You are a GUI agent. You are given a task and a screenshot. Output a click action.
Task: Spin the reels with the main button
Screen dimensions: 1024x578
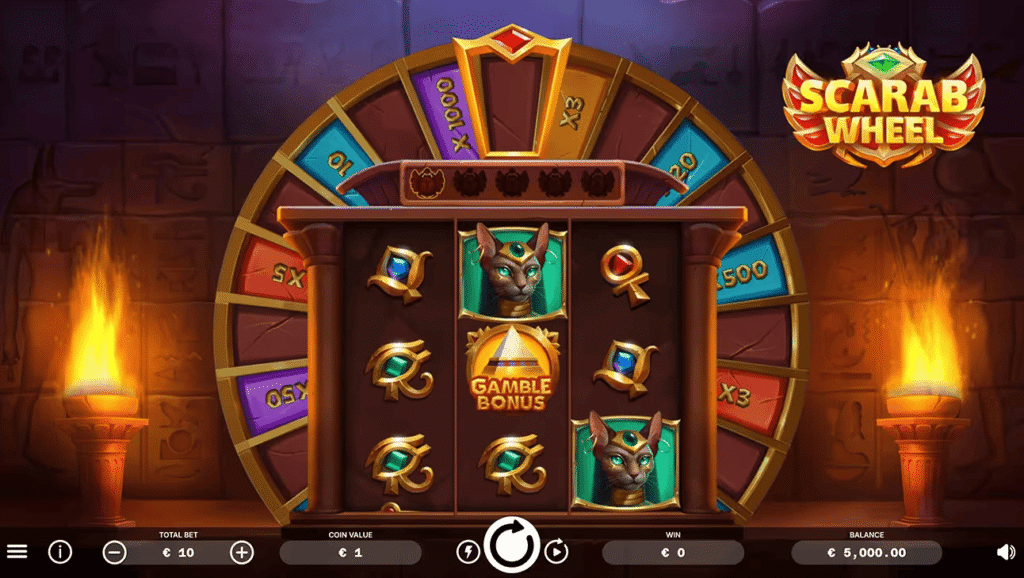click(512, 547)
